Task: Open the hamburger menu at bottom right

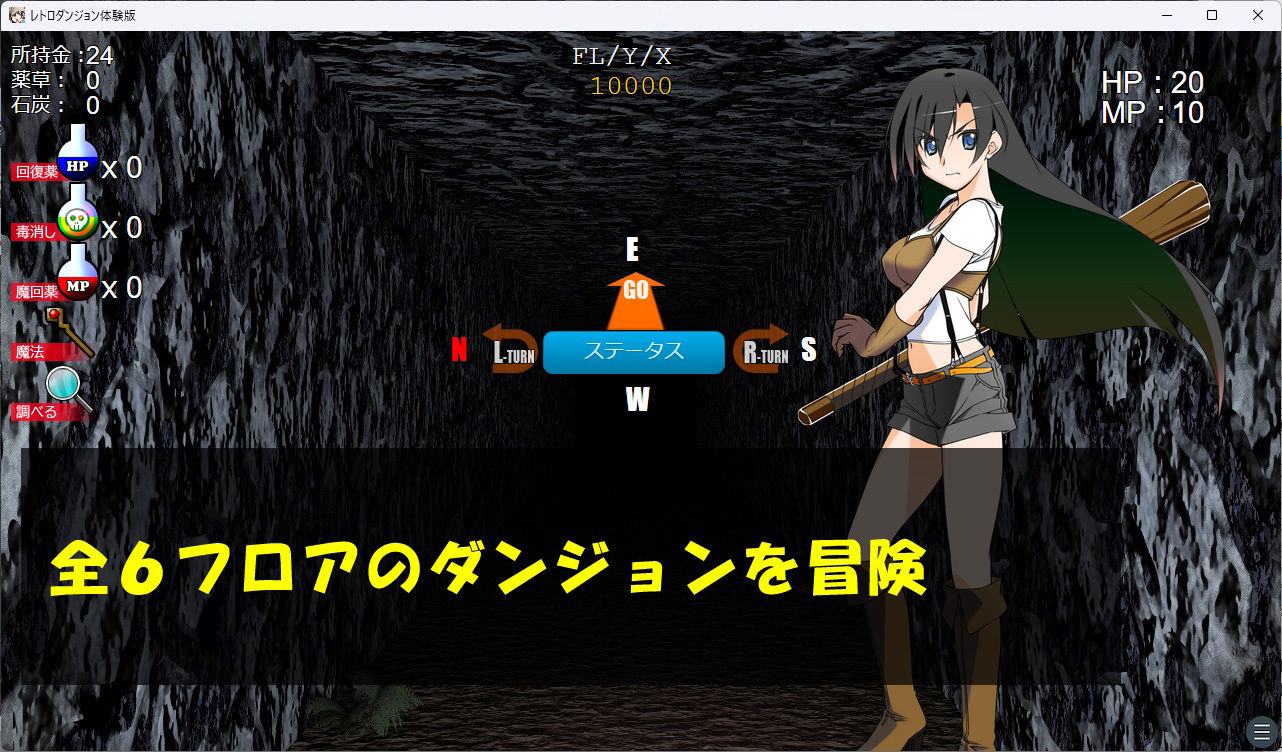Action: pyautogui.click(x=1262, y=731)
